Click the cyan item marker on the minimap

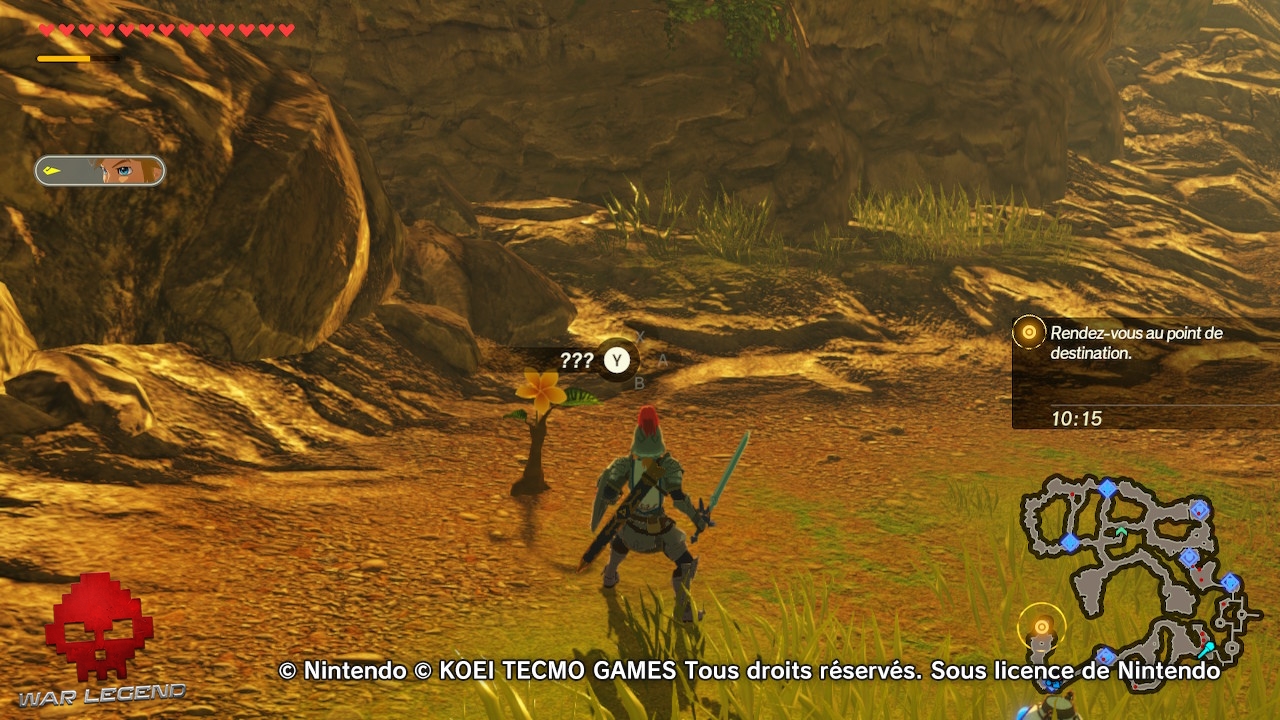(1208, 647)
